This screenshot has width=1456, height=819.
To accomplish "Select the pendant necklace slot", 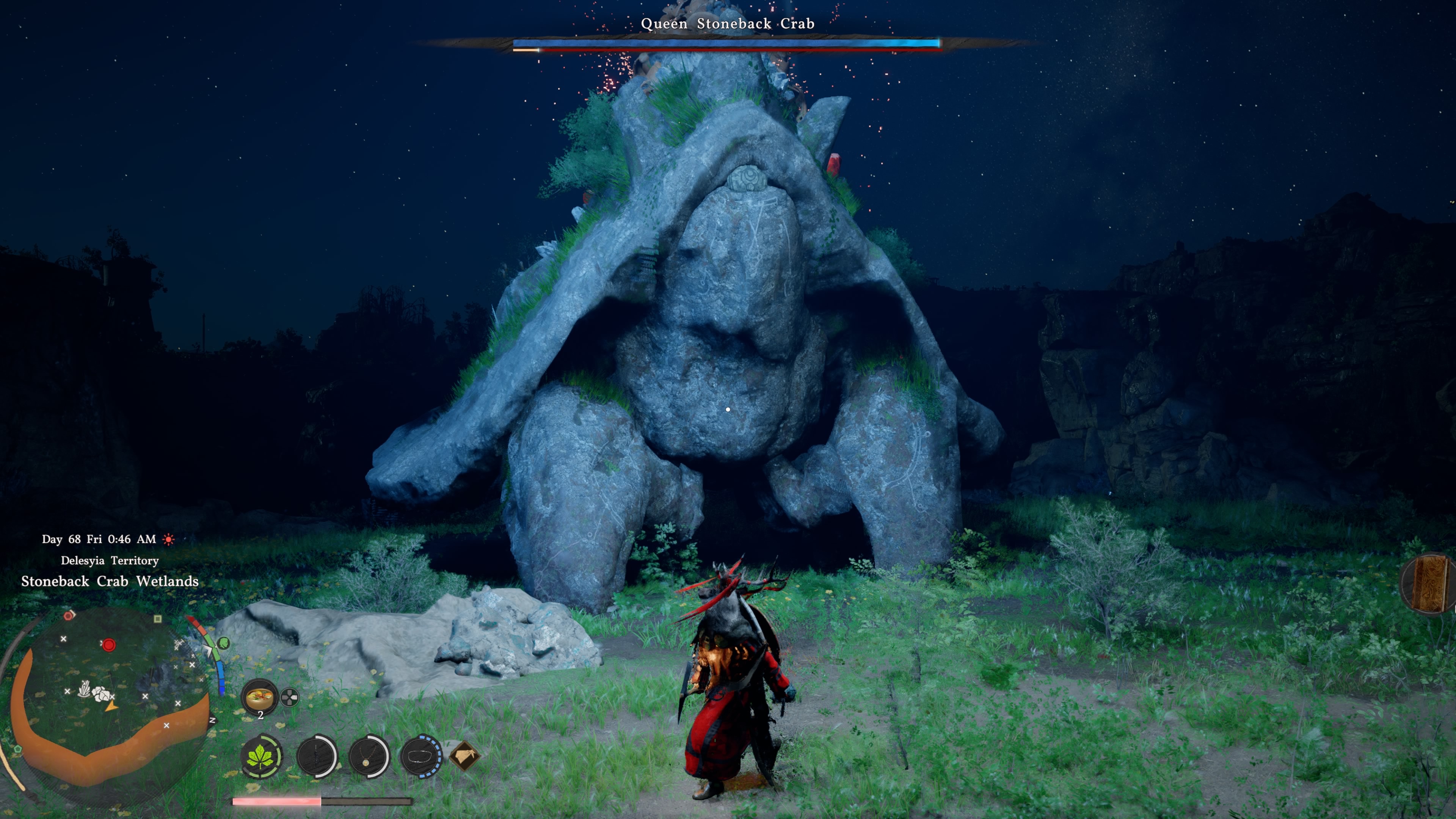I will point(369,756).
